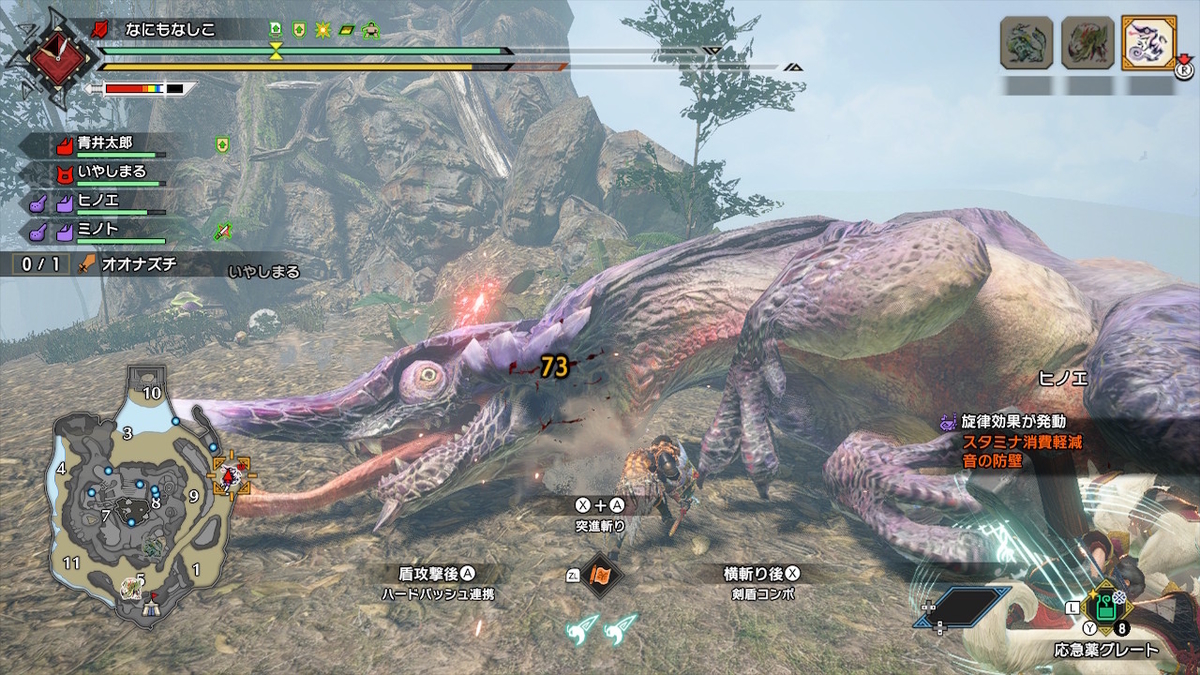Pick the green-and-red monster icon in the target list

click(x=1087, y=43)
